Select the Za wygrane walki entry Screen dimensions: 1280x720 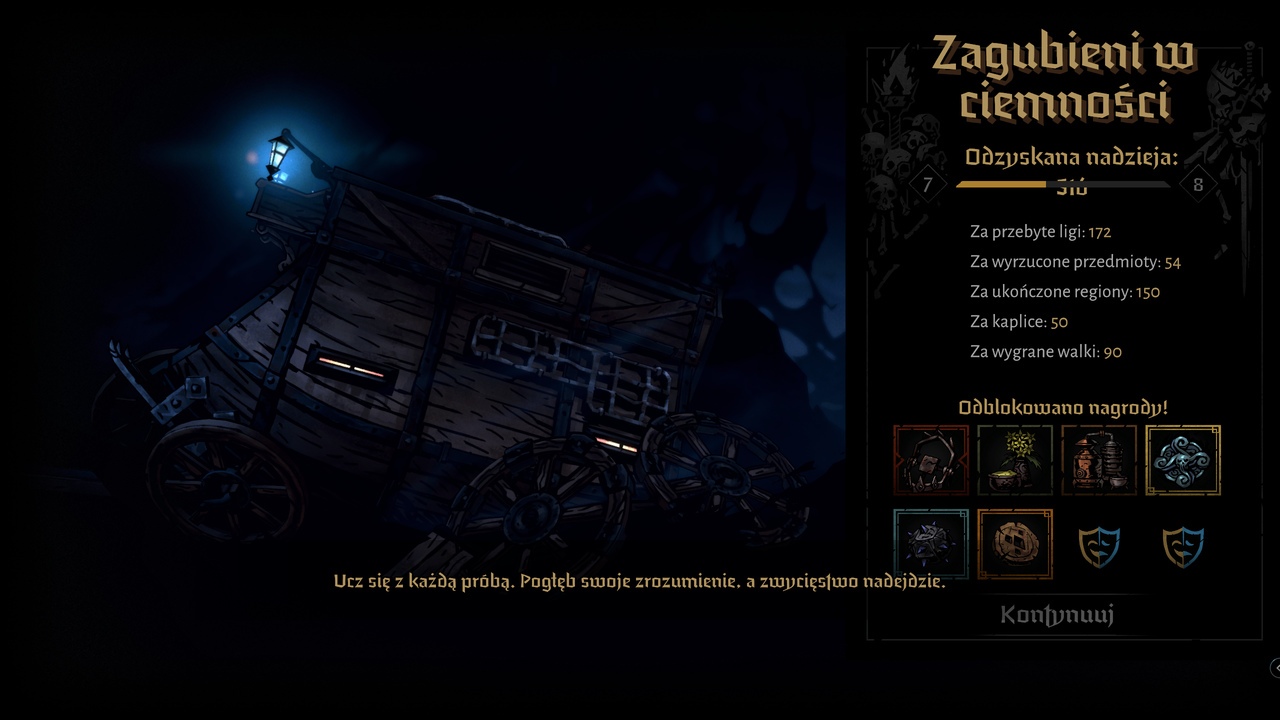[x=1040, y=351]
